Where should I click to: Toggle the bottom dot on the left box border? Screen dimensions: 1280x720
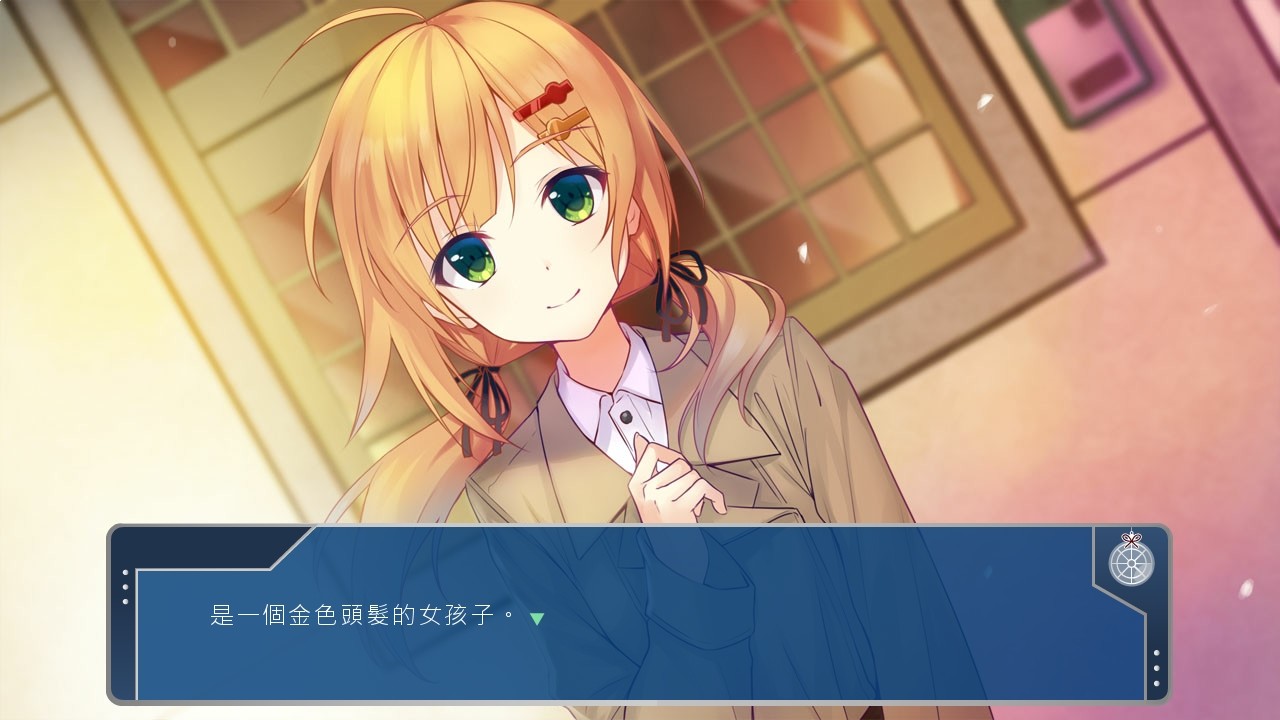[125, 601]
